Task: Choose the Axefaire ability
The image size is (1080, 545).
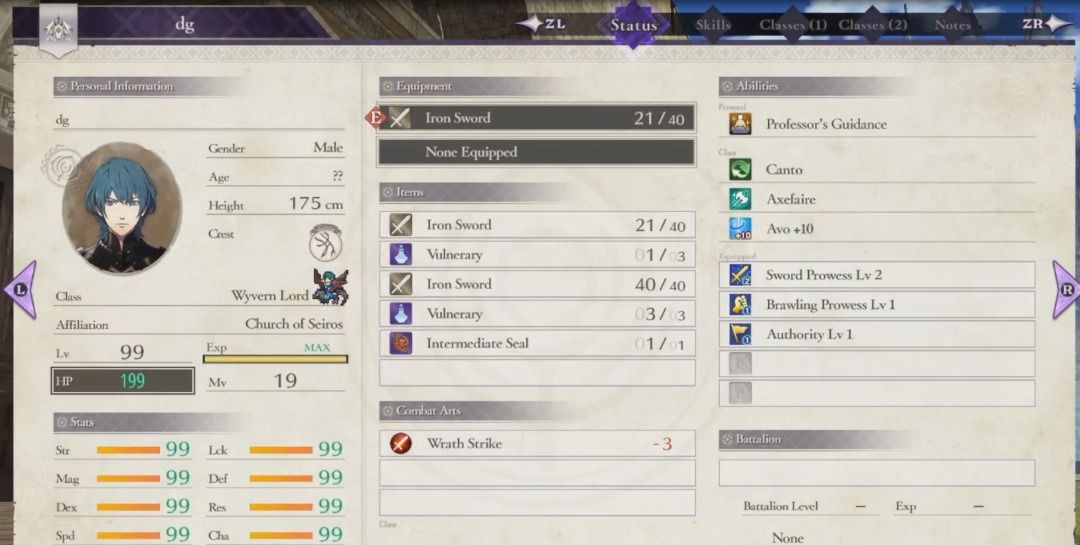Action: [x=876, y=199]
